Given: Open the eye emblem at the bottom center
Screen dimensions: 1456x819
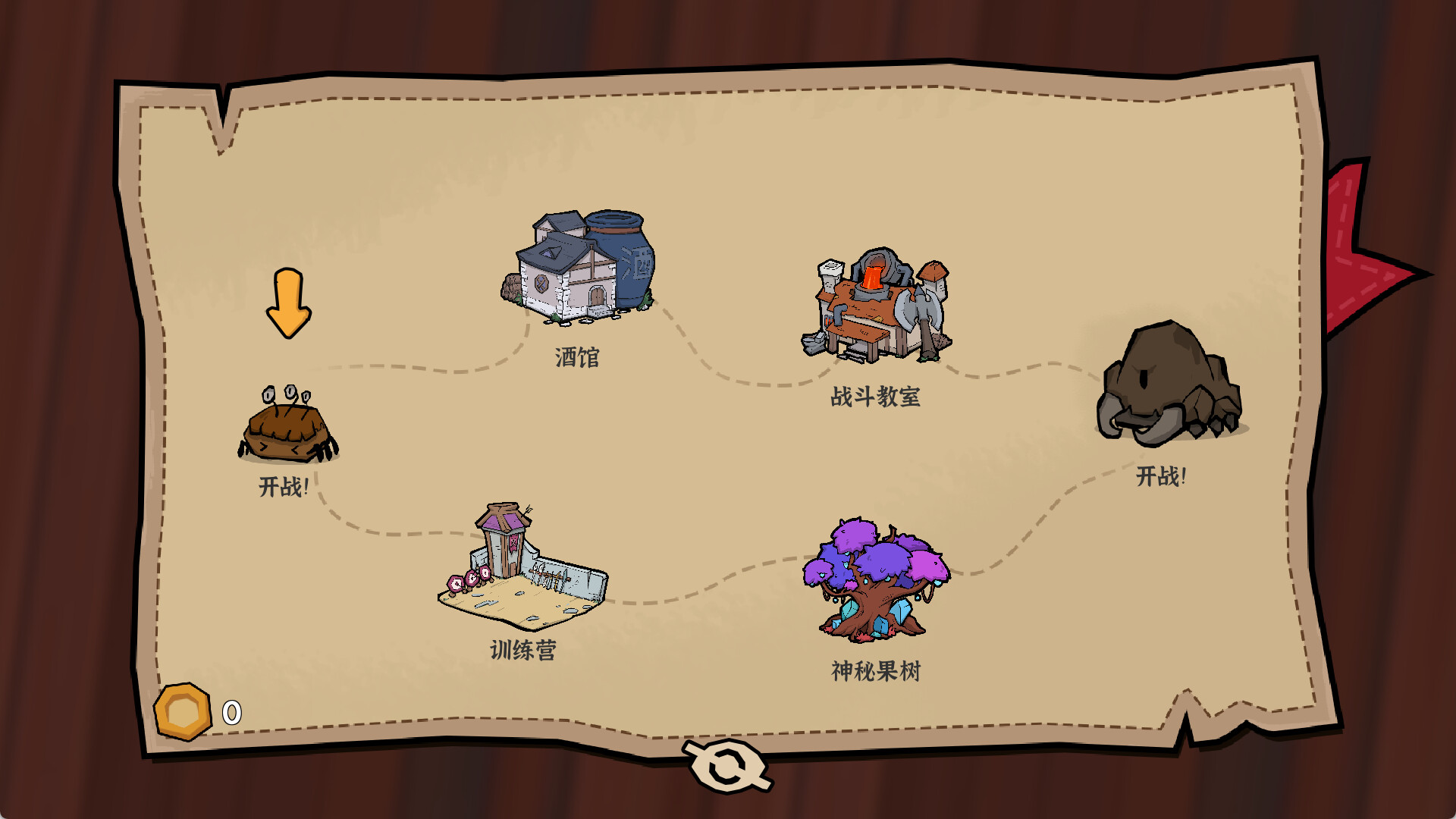Looking at the screenshot, I should 726,766.
